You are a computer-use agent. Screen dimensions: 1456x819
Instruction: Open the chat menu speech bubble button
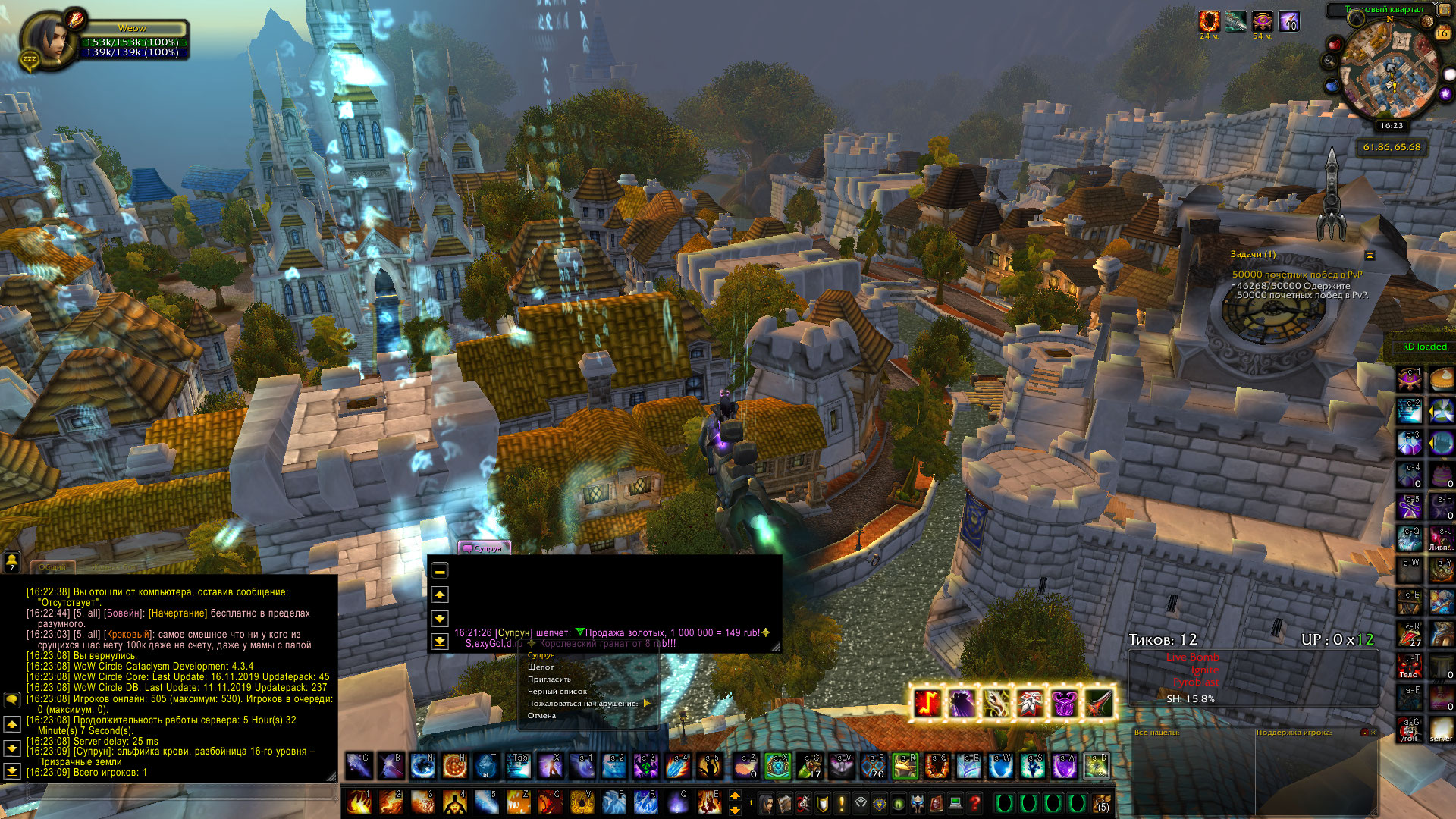[x=12, y=699]
